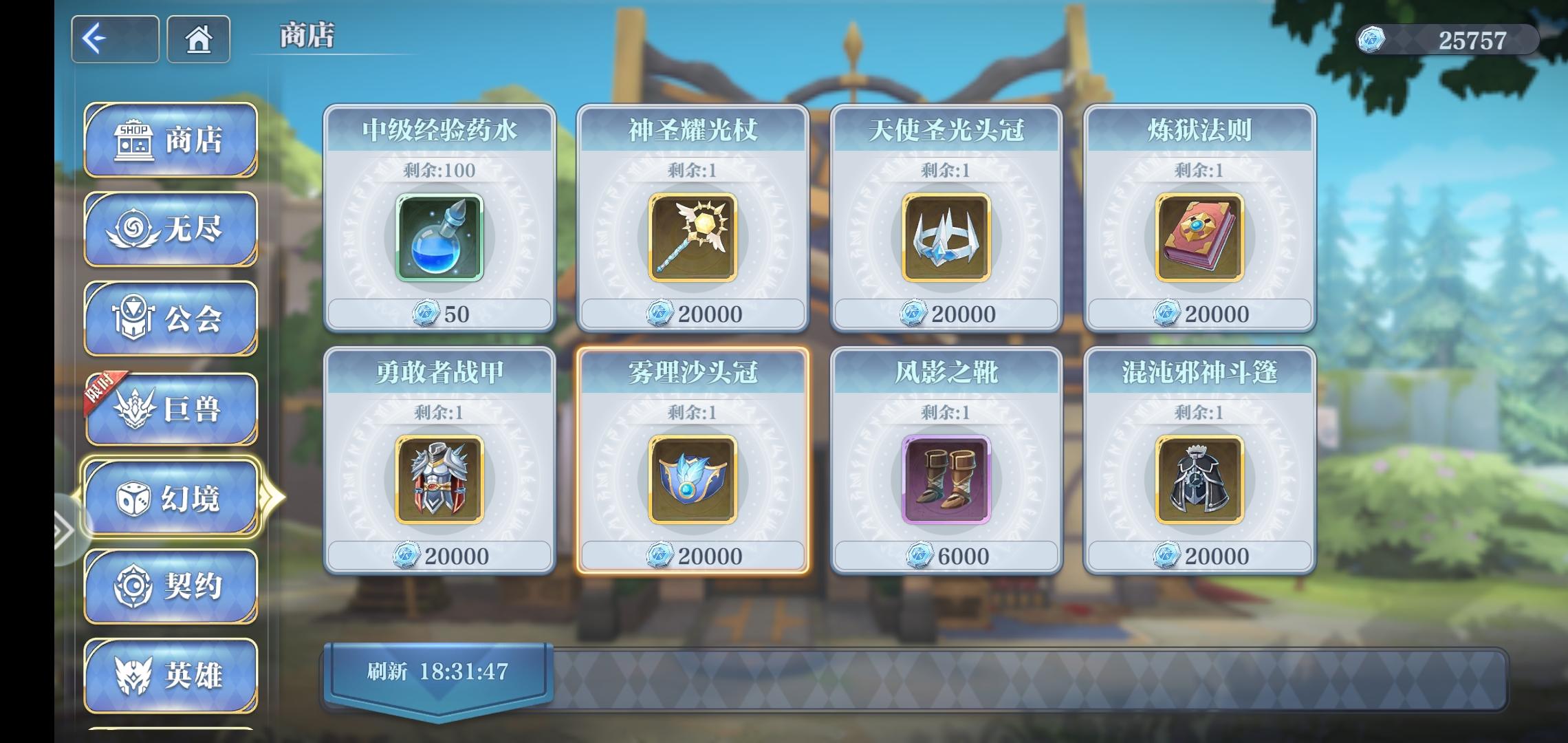
Task: Select the 天使圣光头冠 crown item icon
Action: tap(945, 237)
